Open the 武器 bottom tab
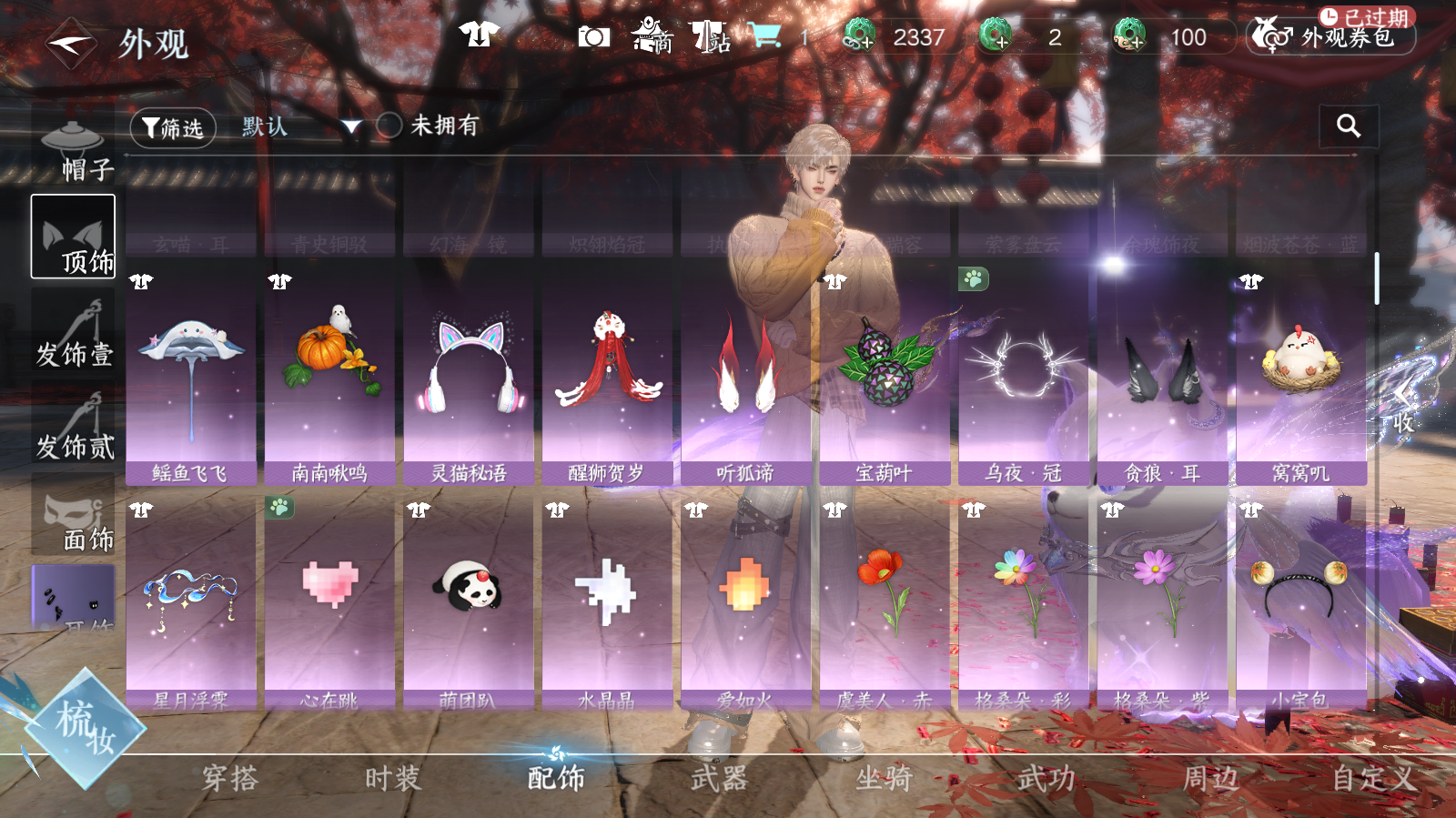Screen dimensions: 1456x818 click(719, 779)
